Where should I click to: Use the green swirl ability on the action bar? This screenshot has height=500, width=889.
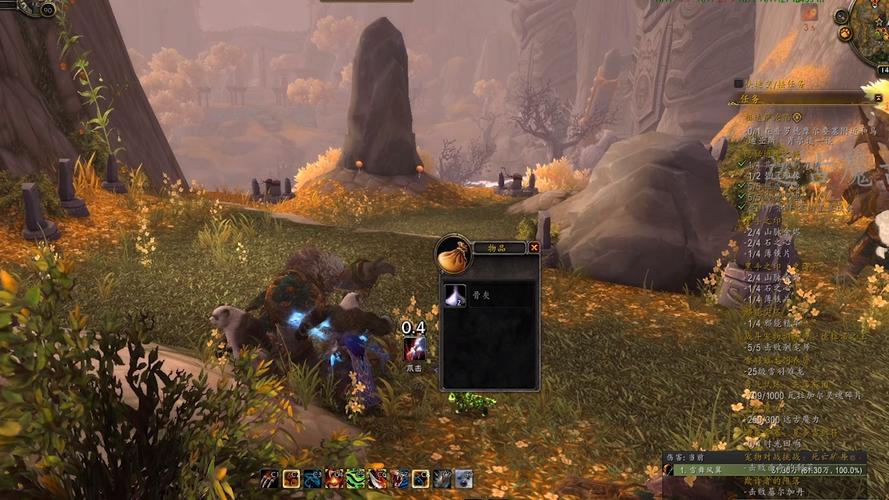[x=356, y=479]
